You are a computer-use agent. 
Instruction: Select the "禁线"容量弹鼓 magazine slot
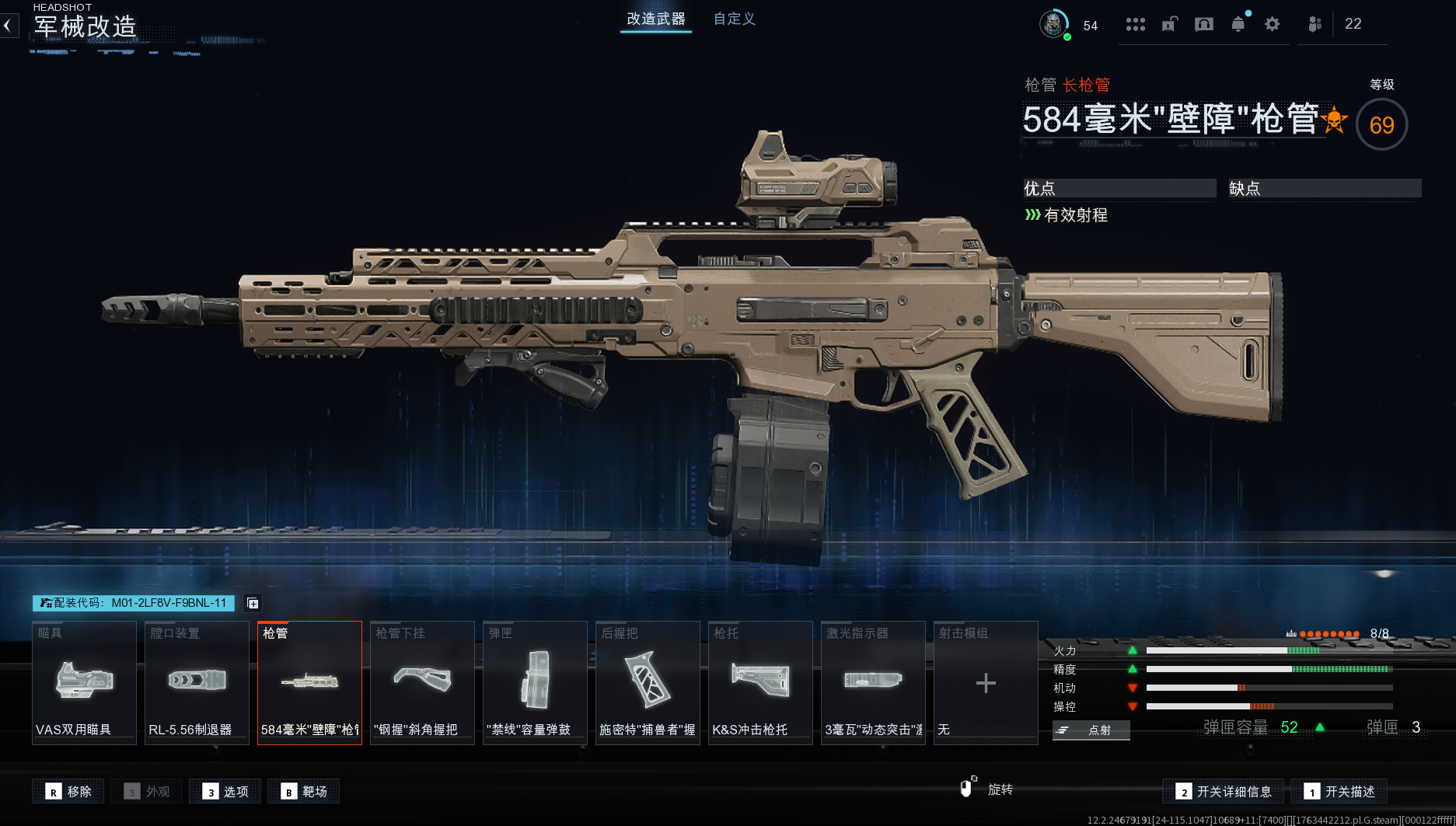tap(535, 682)
